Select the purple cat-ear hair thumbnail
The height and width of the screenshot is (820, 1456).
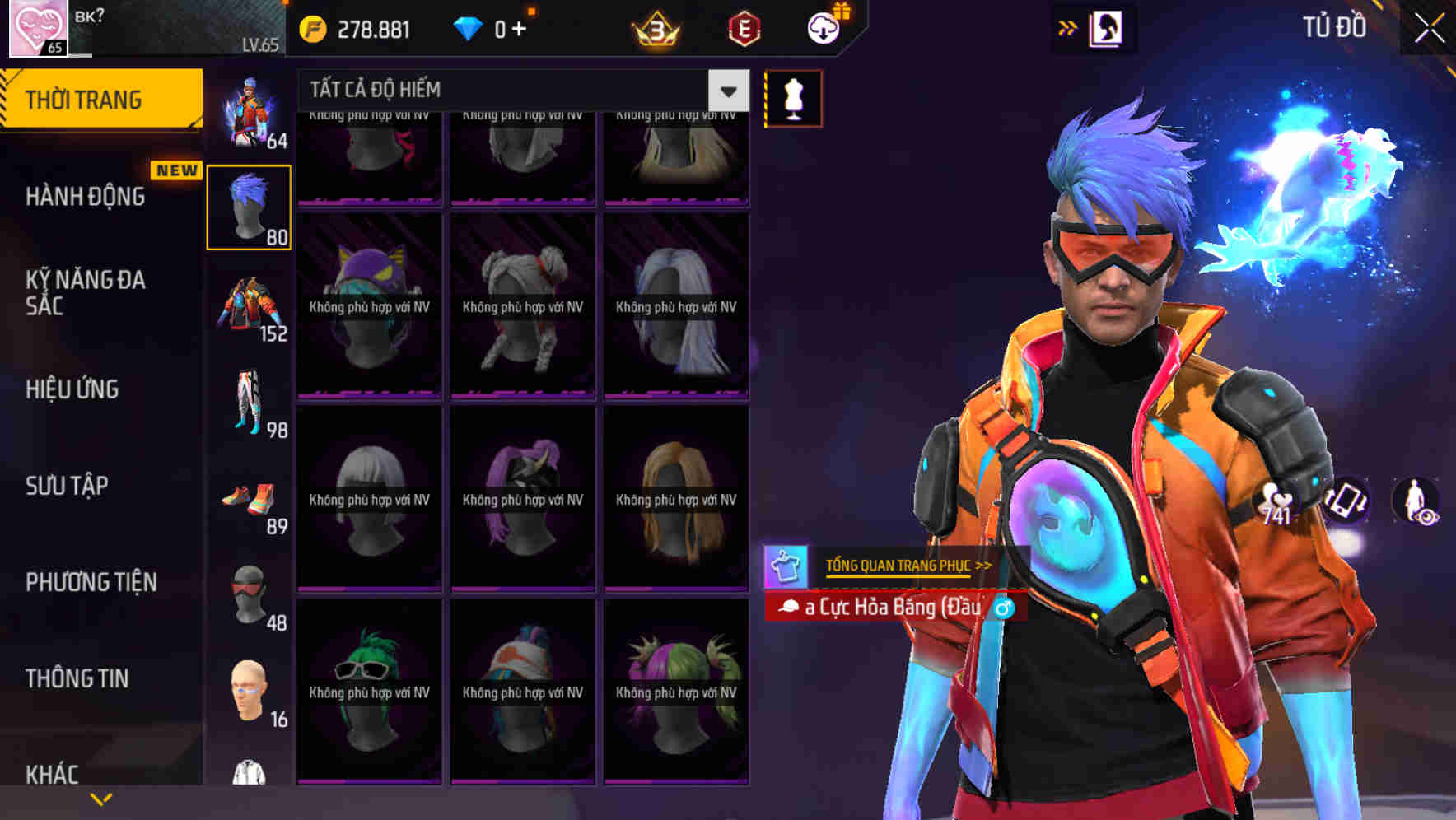click(369, 305)
